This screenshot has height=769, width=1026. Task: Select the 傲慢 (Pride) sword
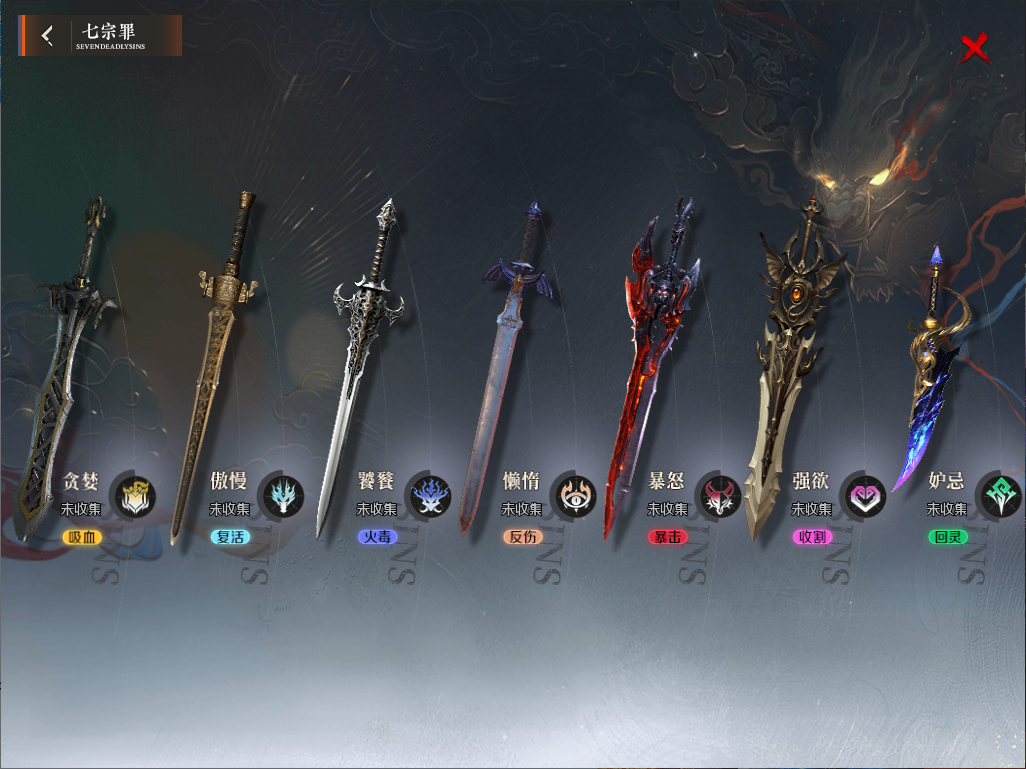click(x=214, y=360)
